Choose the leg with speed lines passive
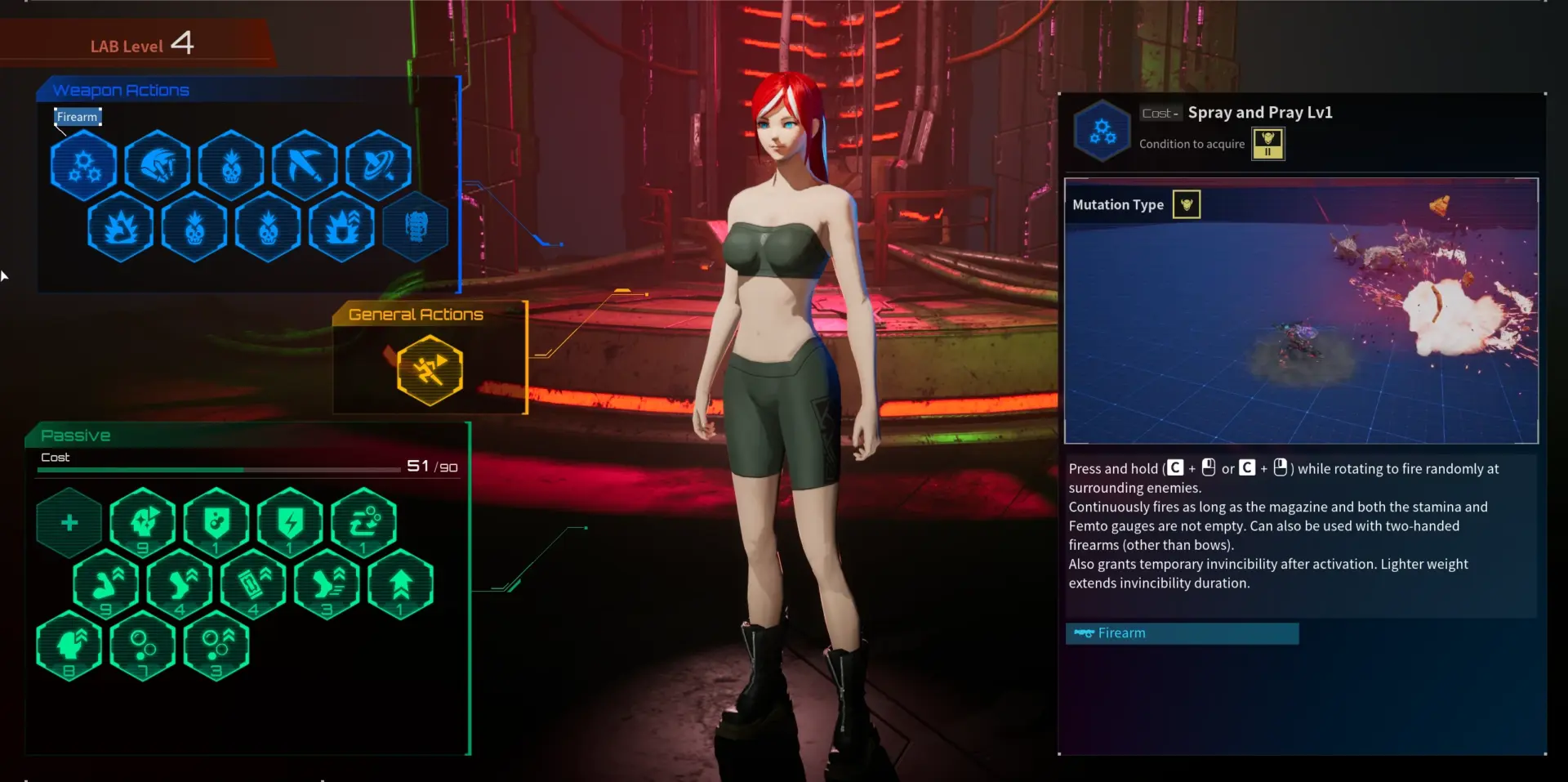The image size is (1568, 782). coord(327,584)
